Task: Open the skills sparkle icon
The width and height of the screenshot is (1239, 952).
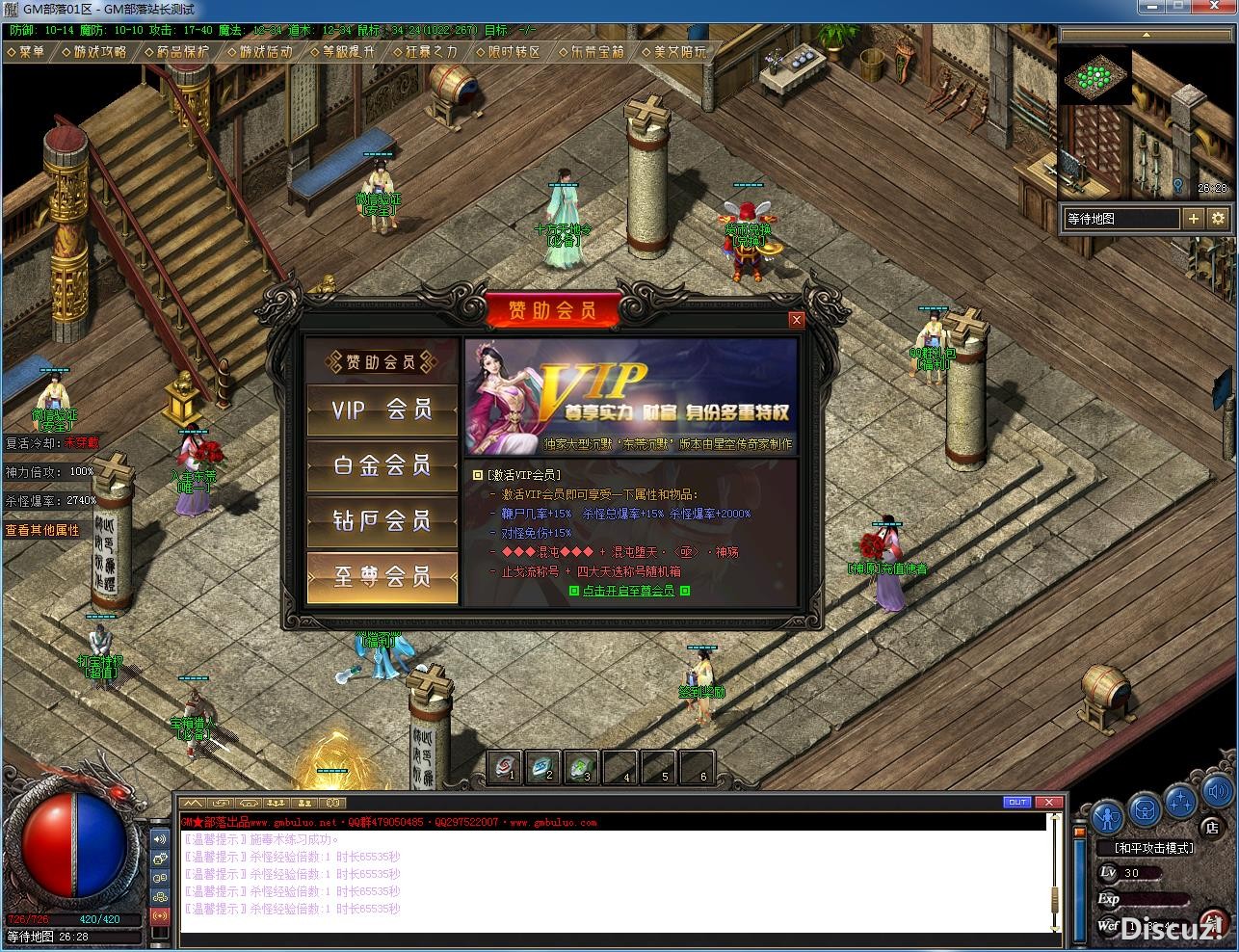Action: coord(1179,803)
